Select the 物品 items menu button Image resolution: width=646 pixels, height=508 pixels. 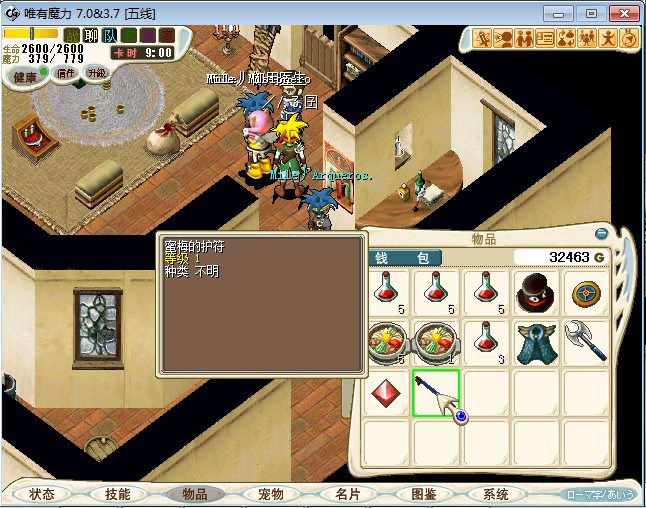pos(194,494)
